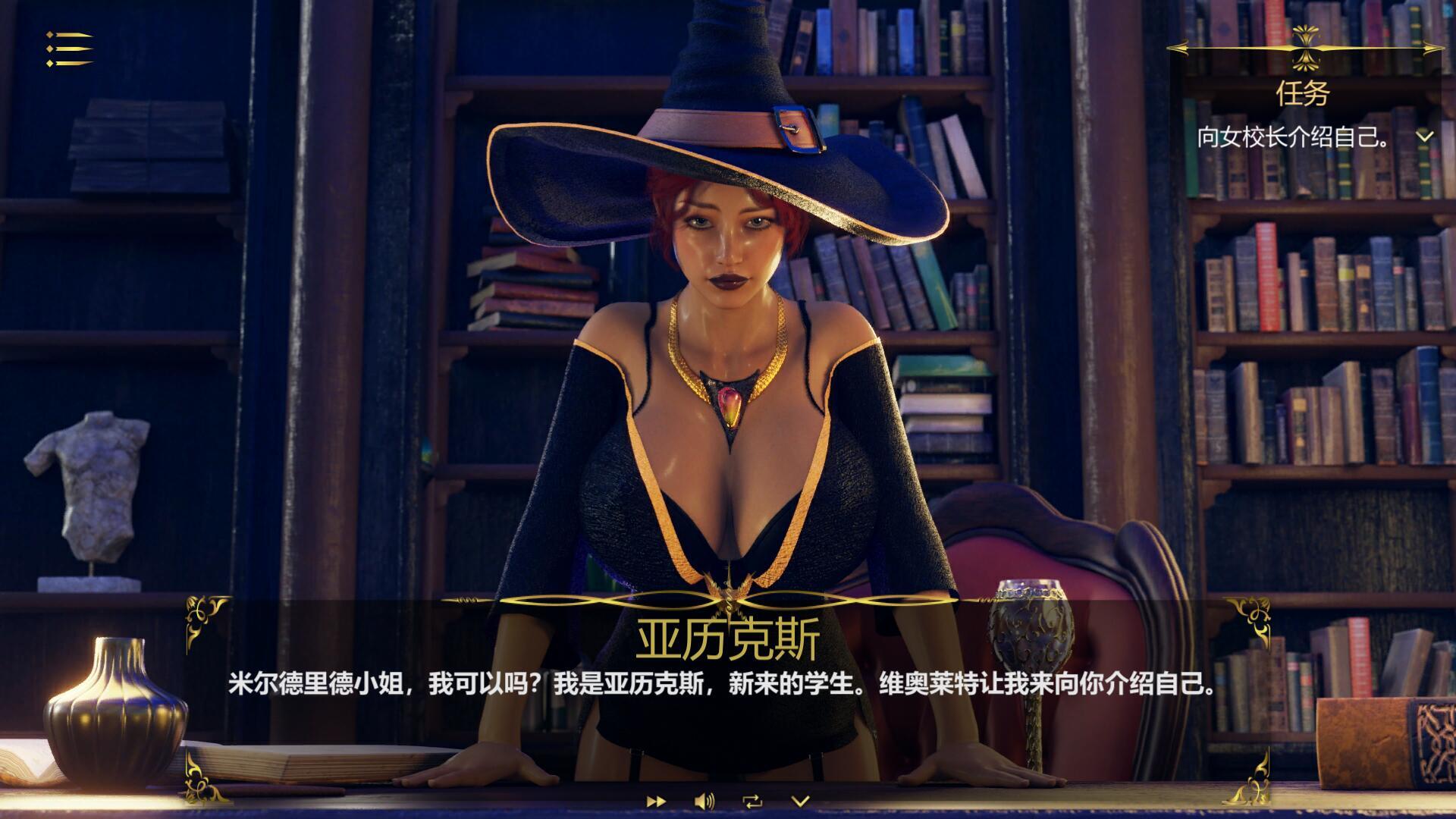Open the hamburger menu in top-left corner
This screenshot has width=1456, height=819.
point(67,49)
